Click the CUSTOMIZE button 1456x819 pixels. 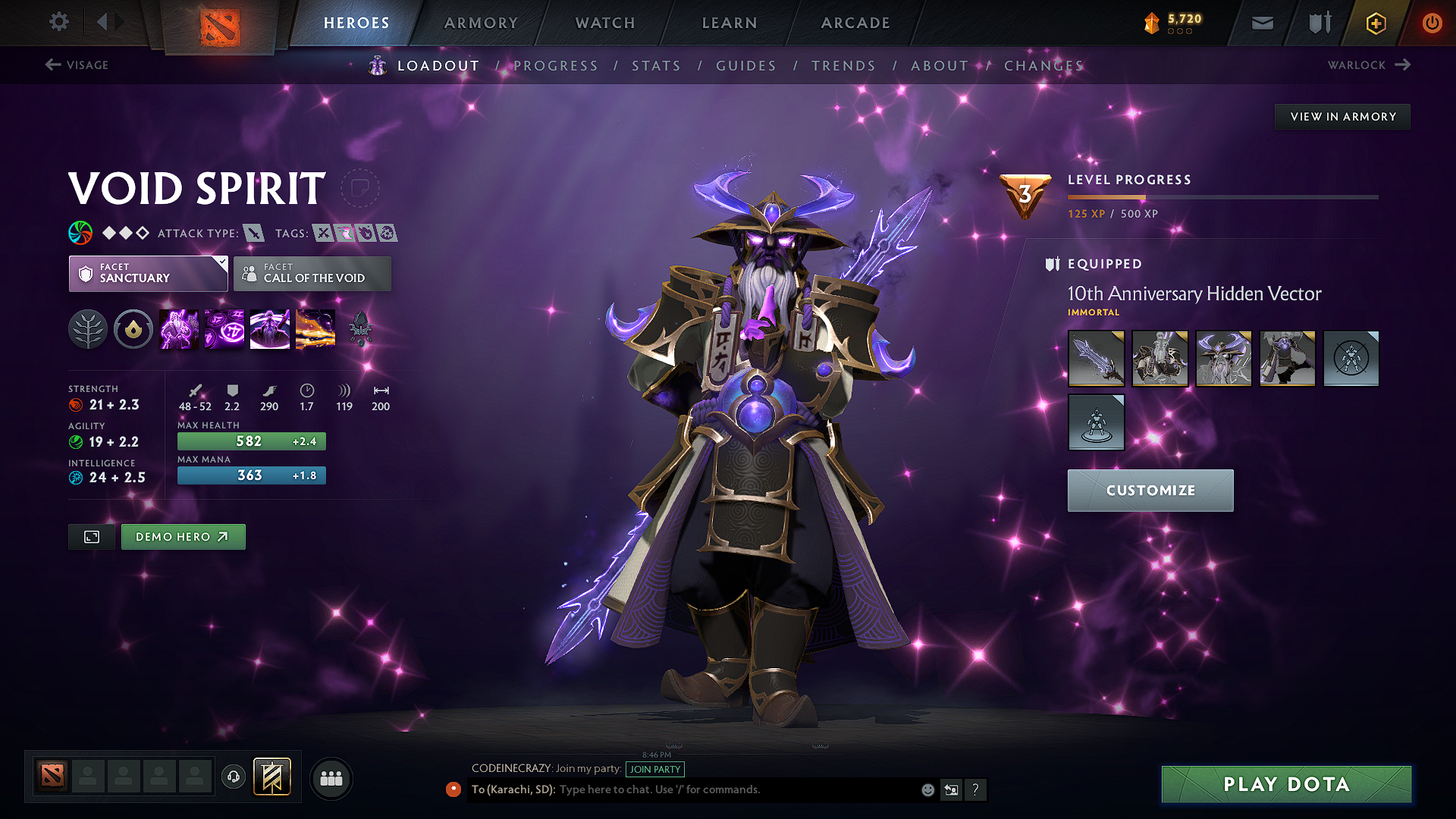1150,490
